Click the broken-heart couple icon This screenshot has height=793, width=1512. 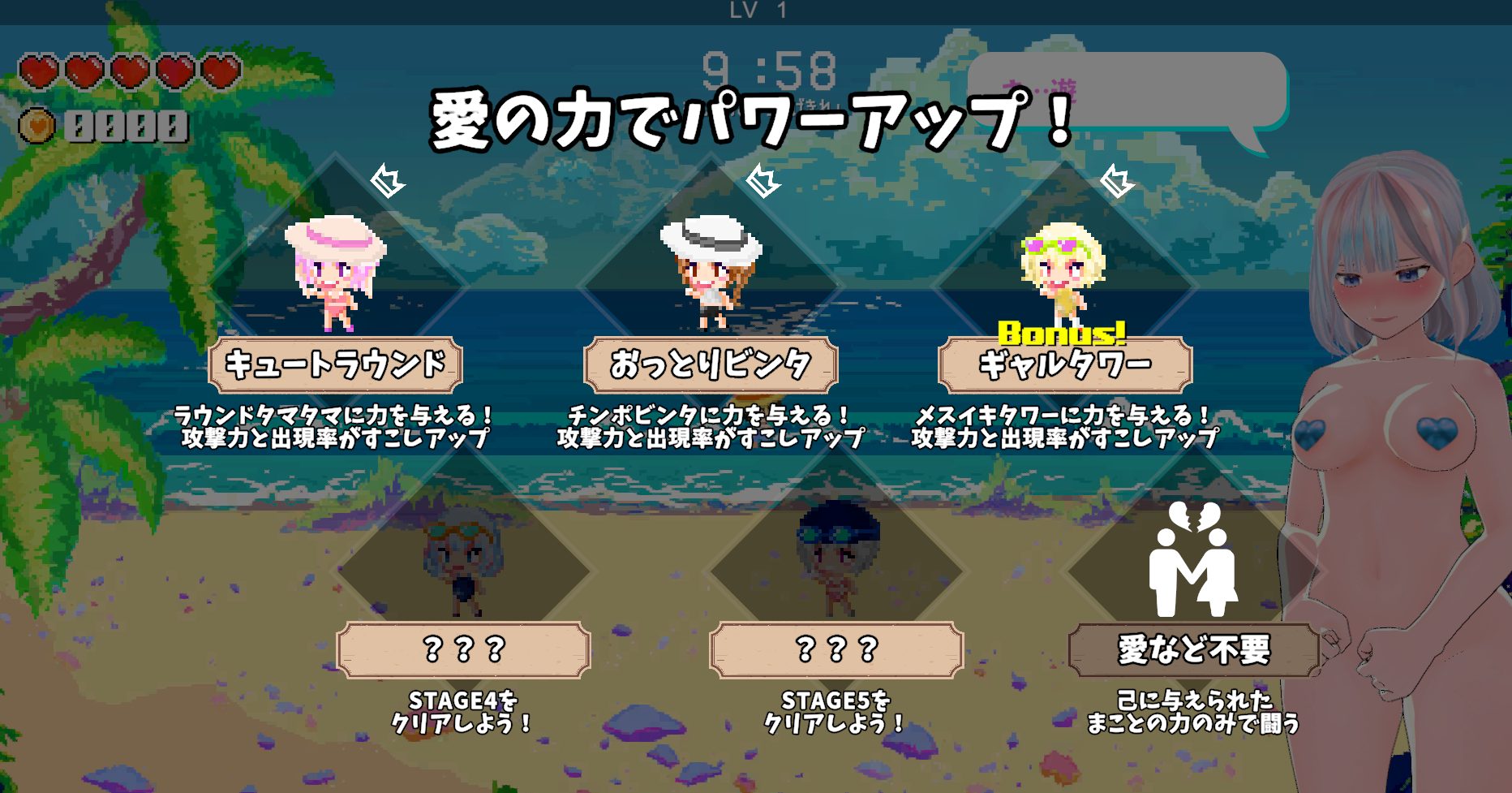tap(1192, 560)
